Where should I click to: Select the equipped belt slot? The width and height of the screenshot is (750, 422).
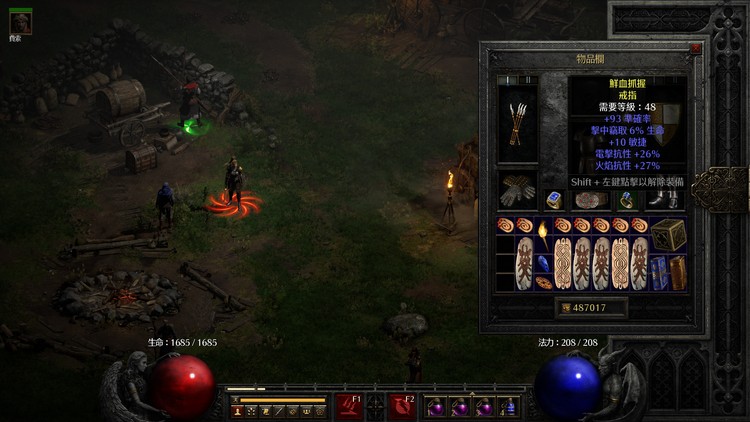pyautogui.click(x=590, y=199)
